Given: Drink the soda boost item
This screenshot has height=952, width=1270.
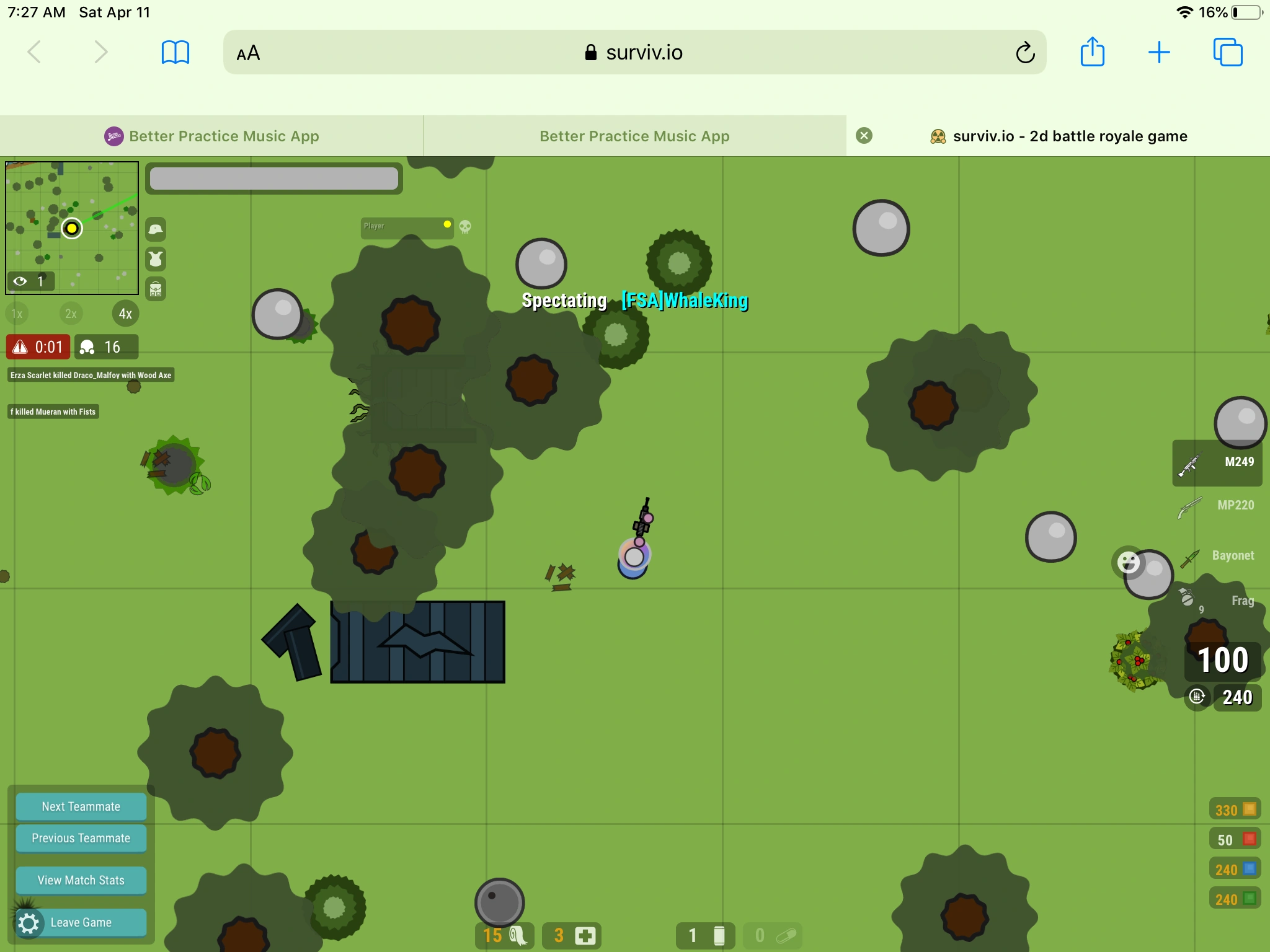Looking at the screenshot, I should pos(705,935).
